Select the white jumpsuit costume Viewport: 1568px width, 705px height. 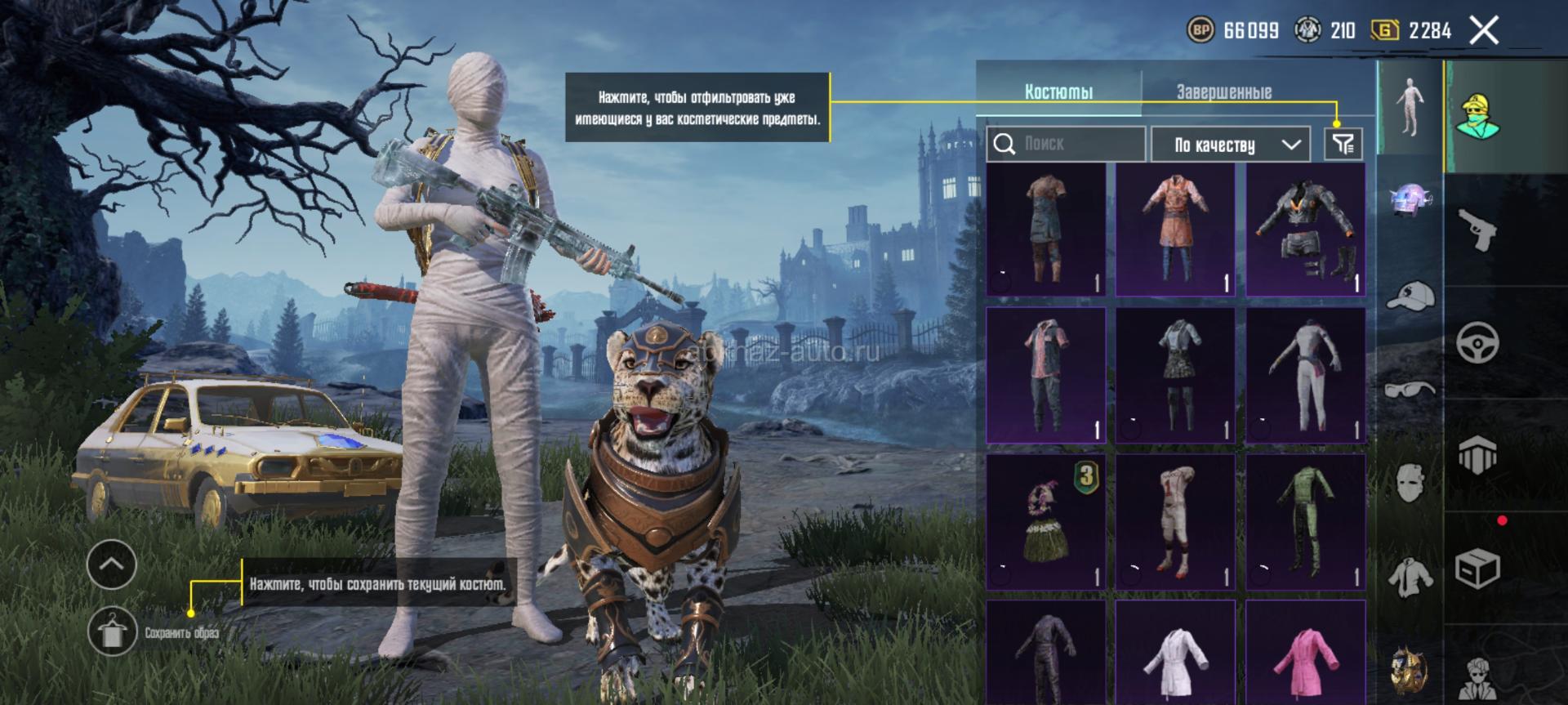1305,376
